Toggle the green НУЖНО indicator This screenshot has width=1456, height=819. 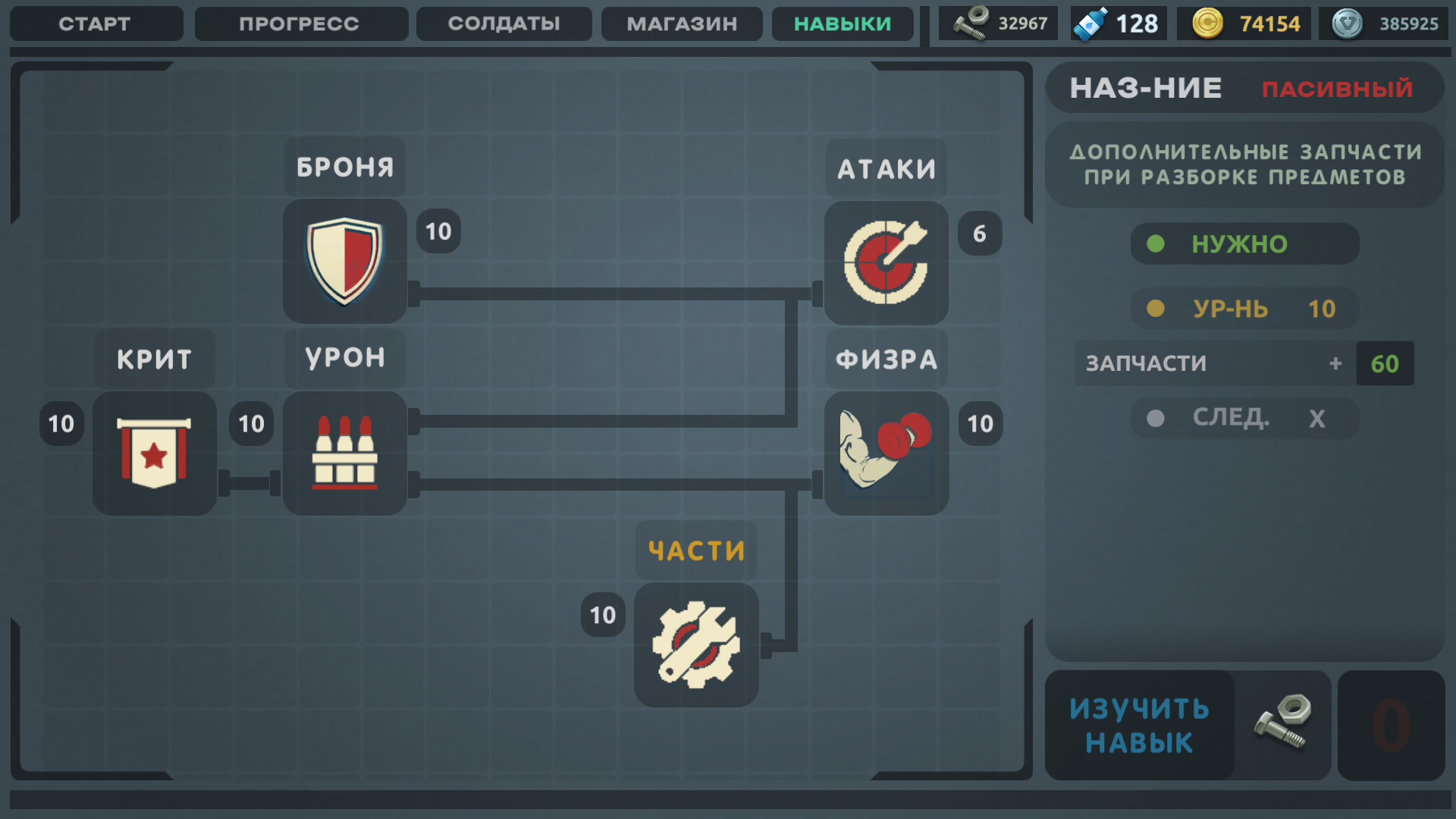click(x=1244, y=243)
